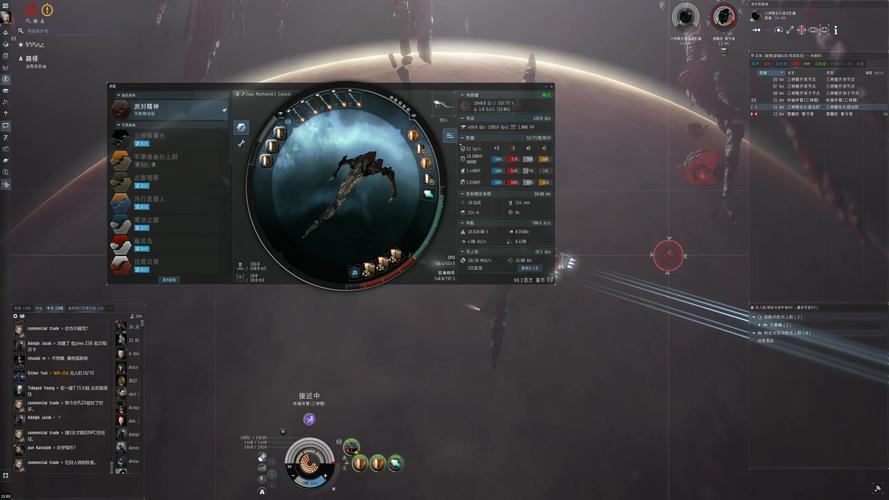Select the grey locked target portrait
Viewport: 889px width, 500px height.
click(685, 17)
